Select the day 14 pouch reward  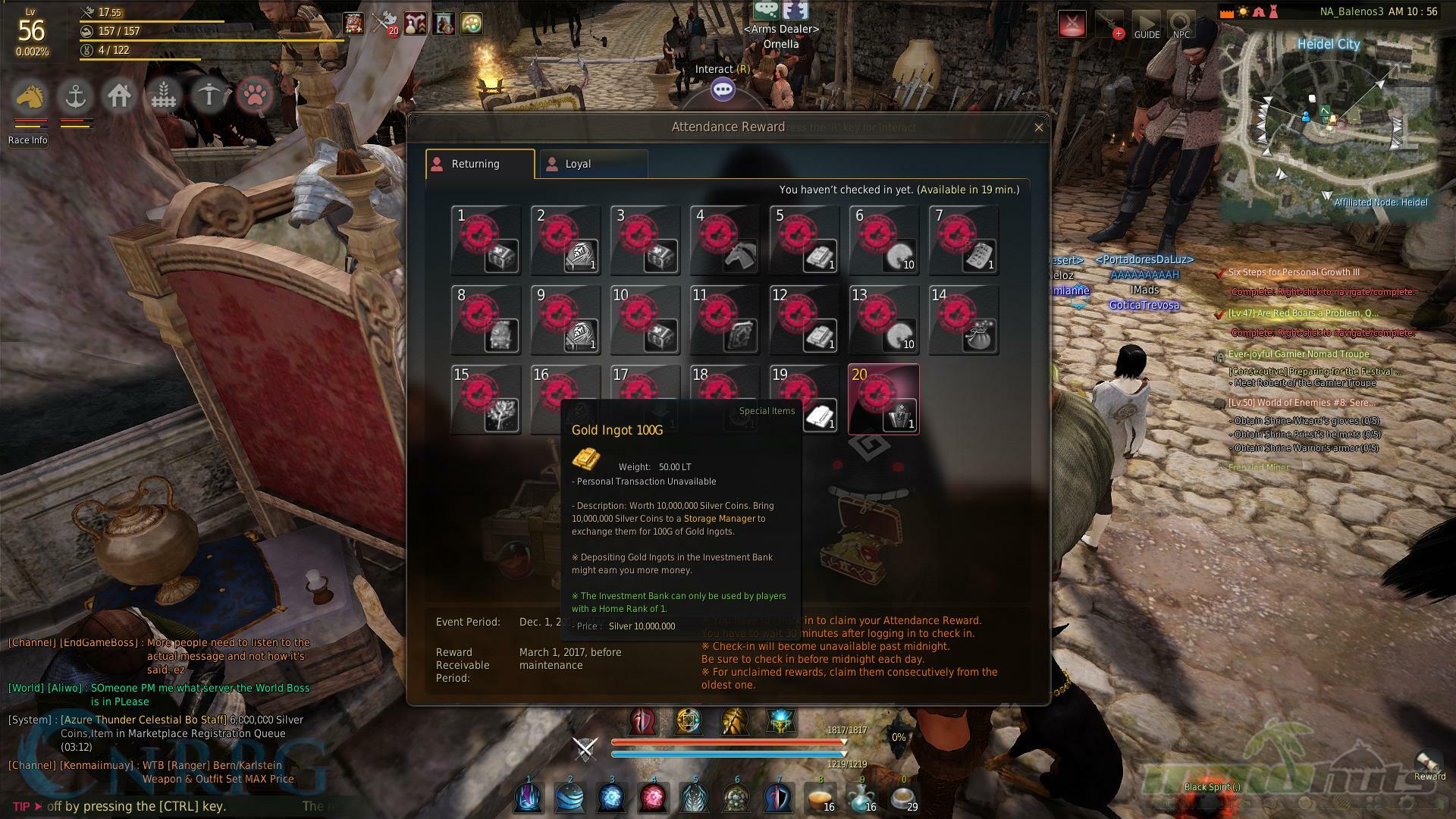(x=963, y=320)
